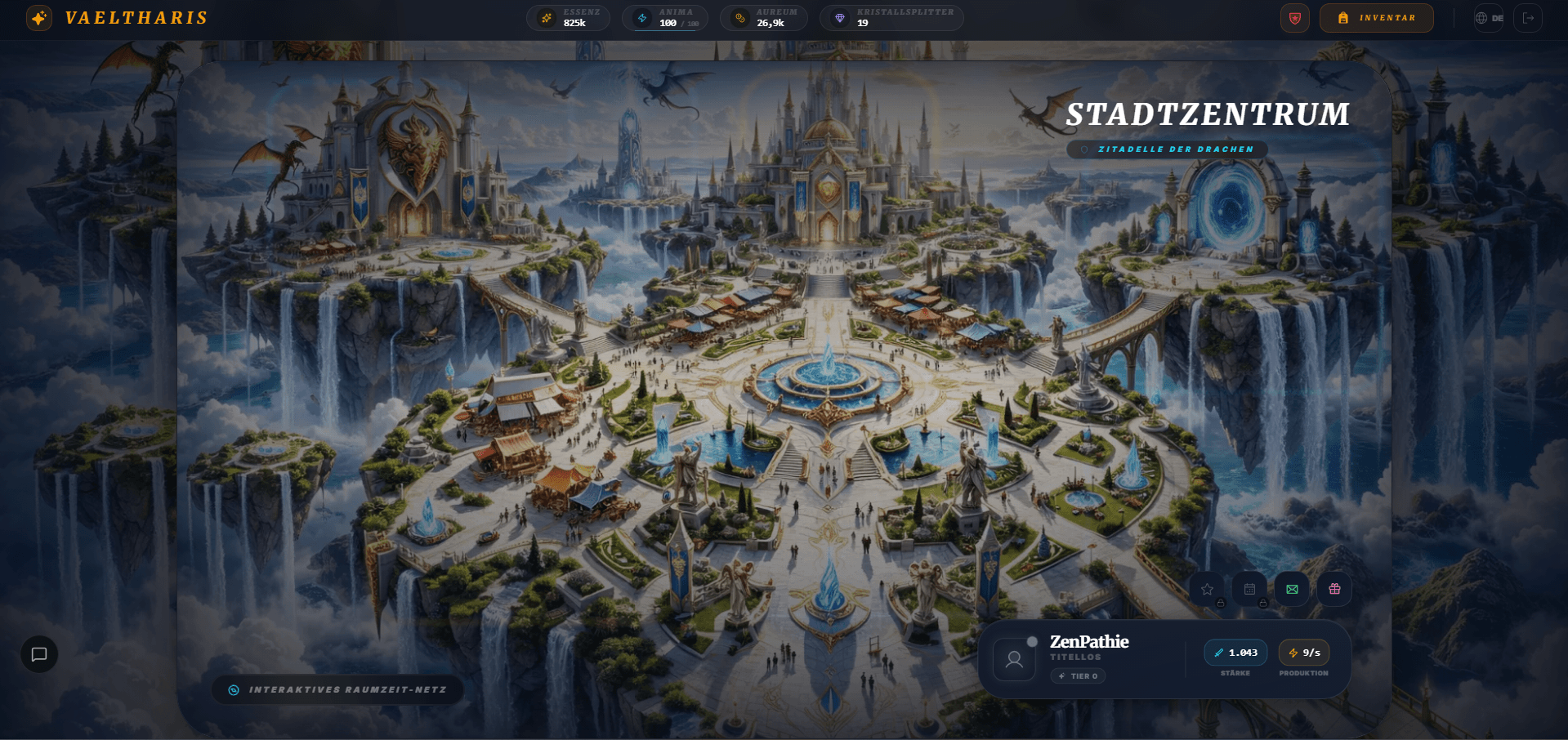Open the chat bubble in the bottom left
This screenshot has height=740, width=1568.
coord(38,653)
